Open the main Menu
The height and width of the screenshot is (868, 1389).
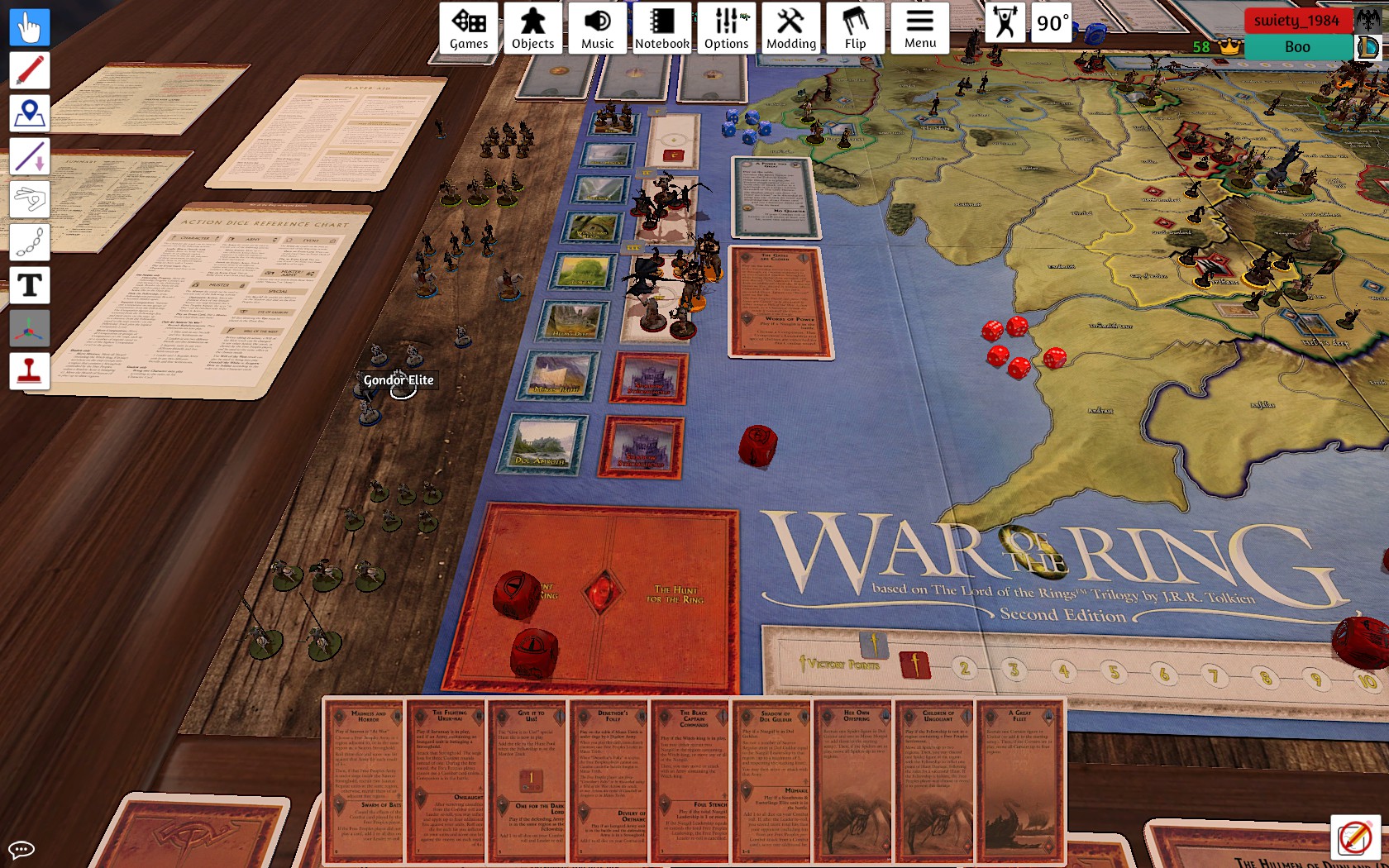click(919, 28)
